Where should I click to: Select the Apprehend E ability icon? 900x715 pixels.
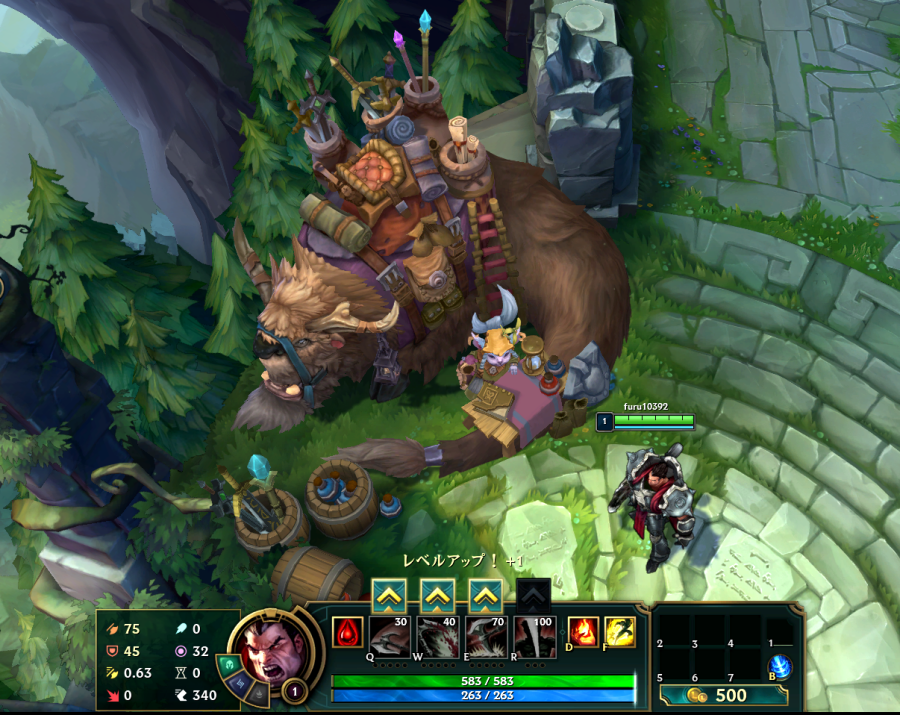pos(486,636)
